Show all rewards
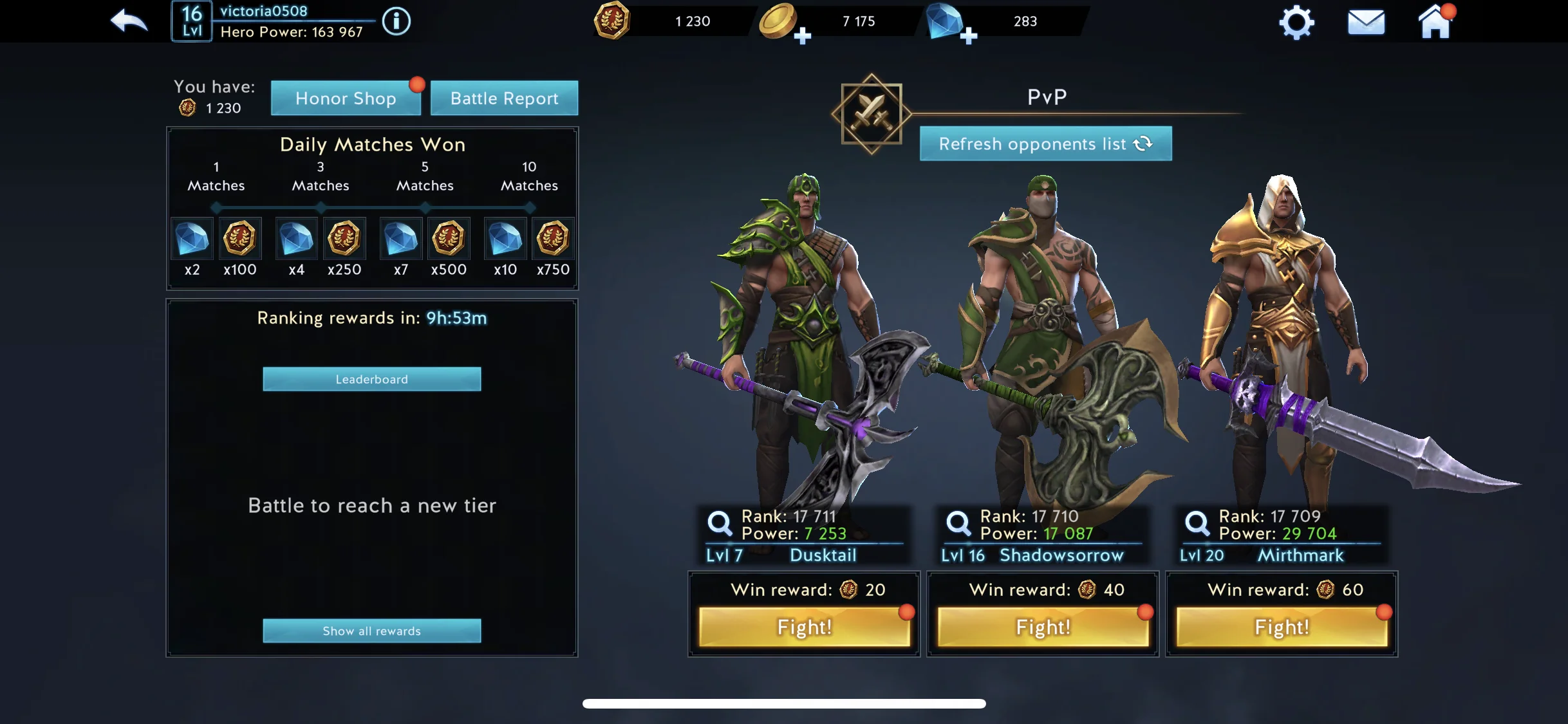 [x=371, y=631]
